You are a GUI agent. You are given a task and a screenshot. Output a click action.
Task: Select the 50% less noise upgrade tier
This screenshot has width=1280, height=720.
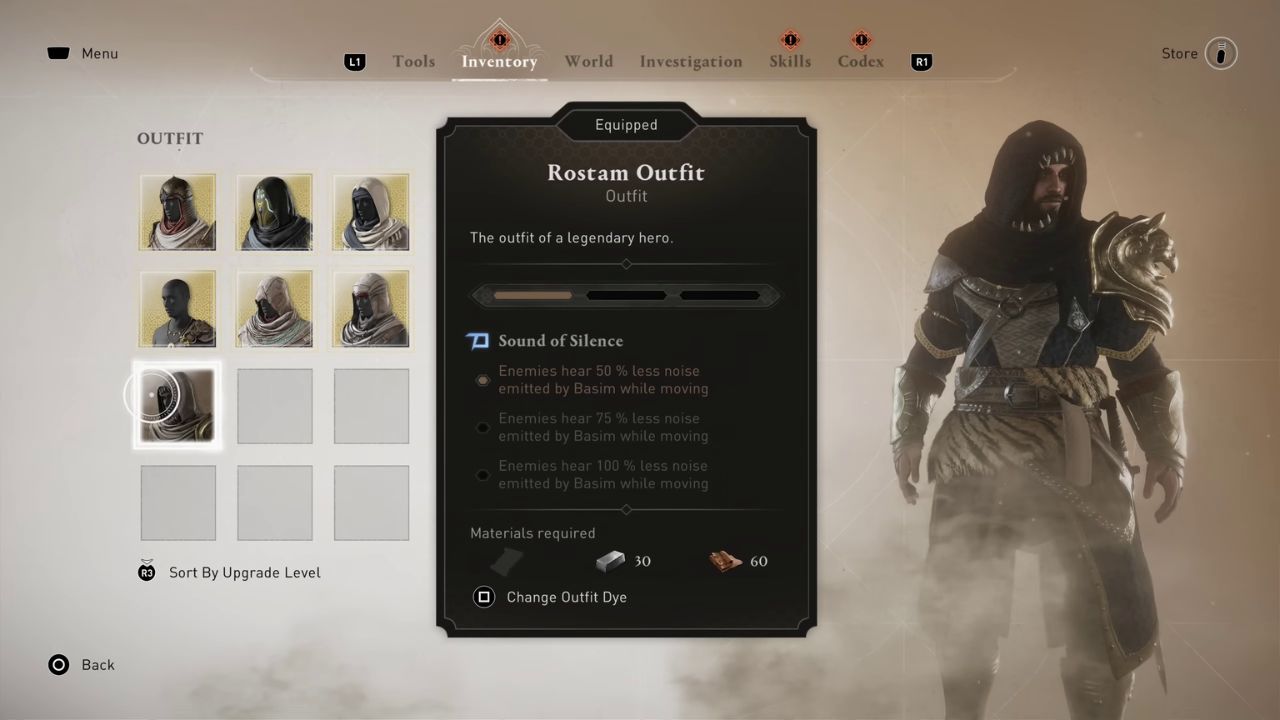pyautogui.click(x=483, y=380)
